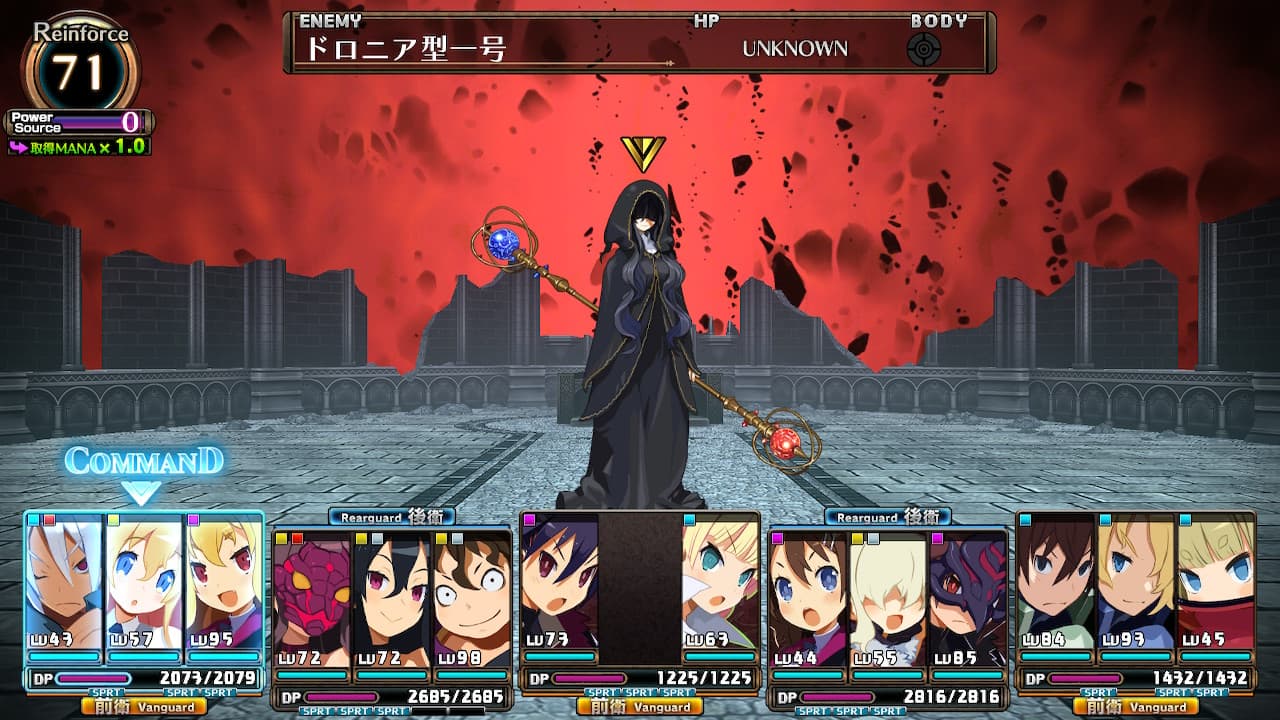Select the Lv95 blonde red-eyed character
Image resolution: width=1280 pixels, height=720 pixels.
pos(223,582)
